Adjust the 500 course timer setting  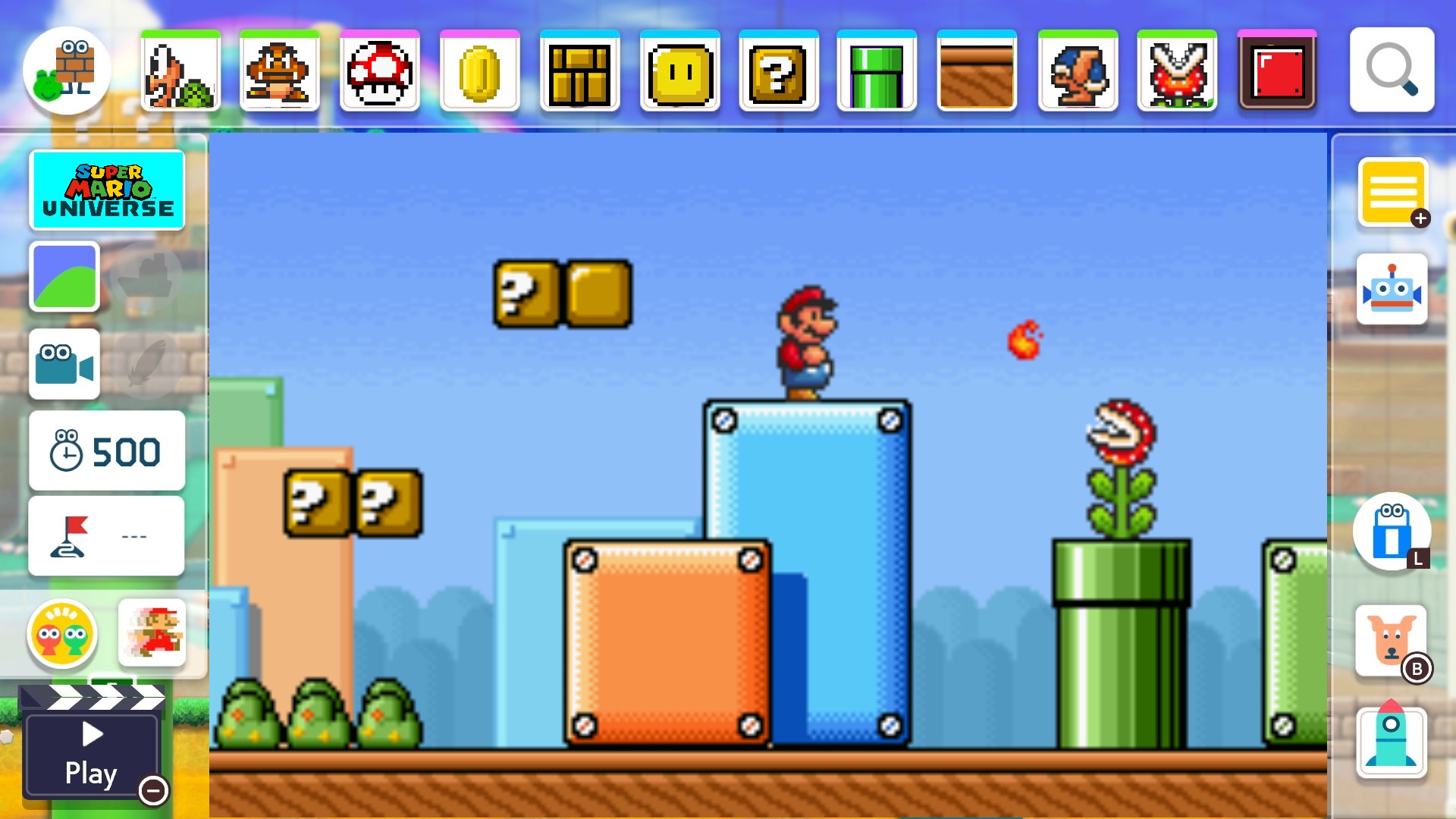click(106, 450)
